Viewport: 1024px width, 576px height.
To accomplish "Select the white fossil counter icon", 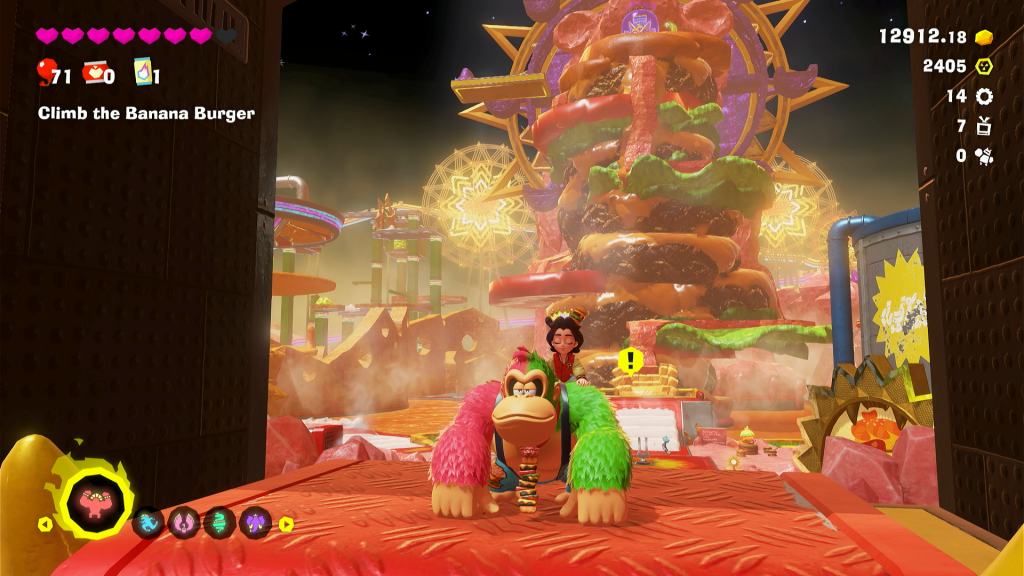I will [984, 155].
